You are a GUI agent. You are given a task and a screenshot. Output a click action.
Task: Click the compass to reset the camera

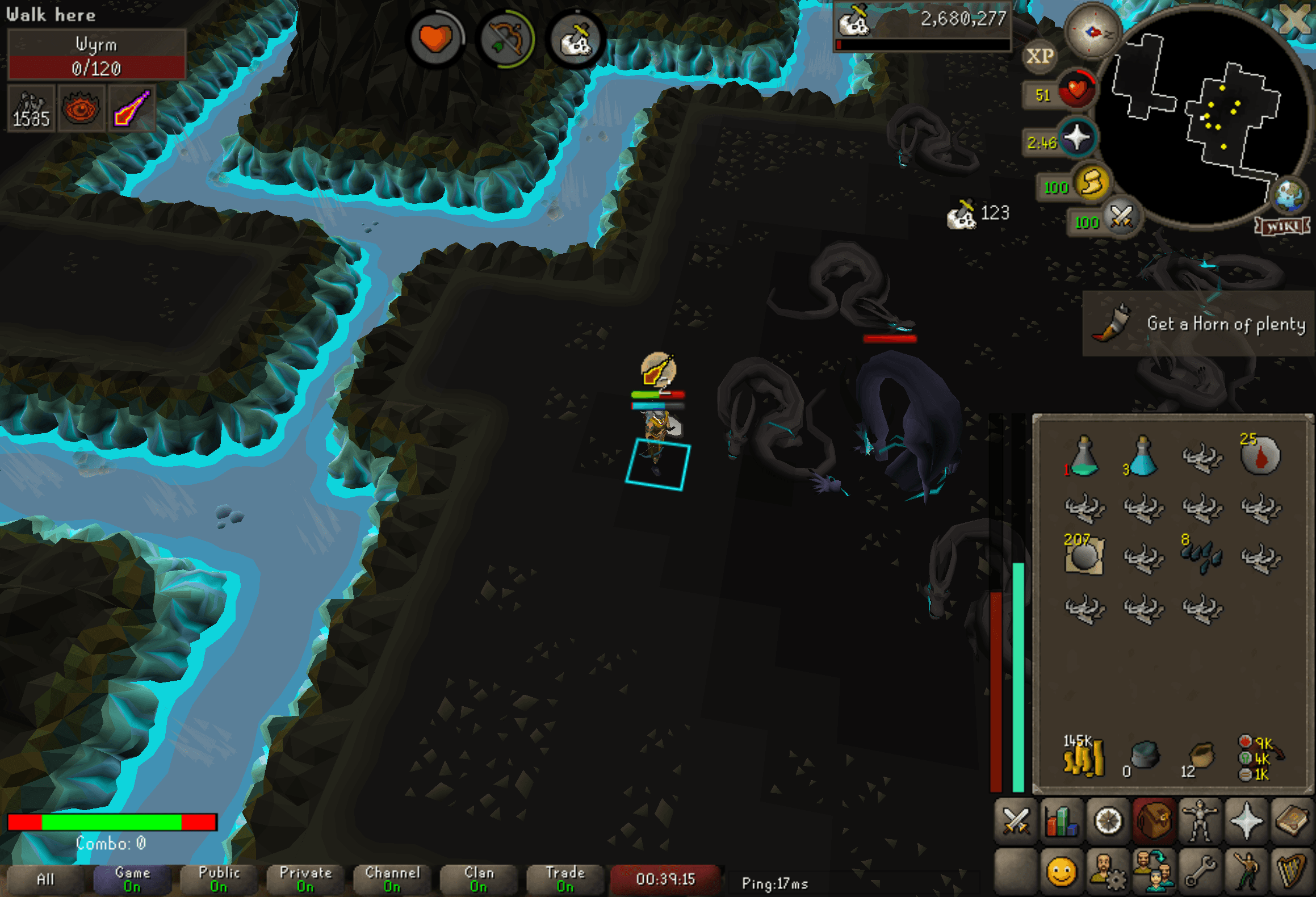pos(1091,32)
